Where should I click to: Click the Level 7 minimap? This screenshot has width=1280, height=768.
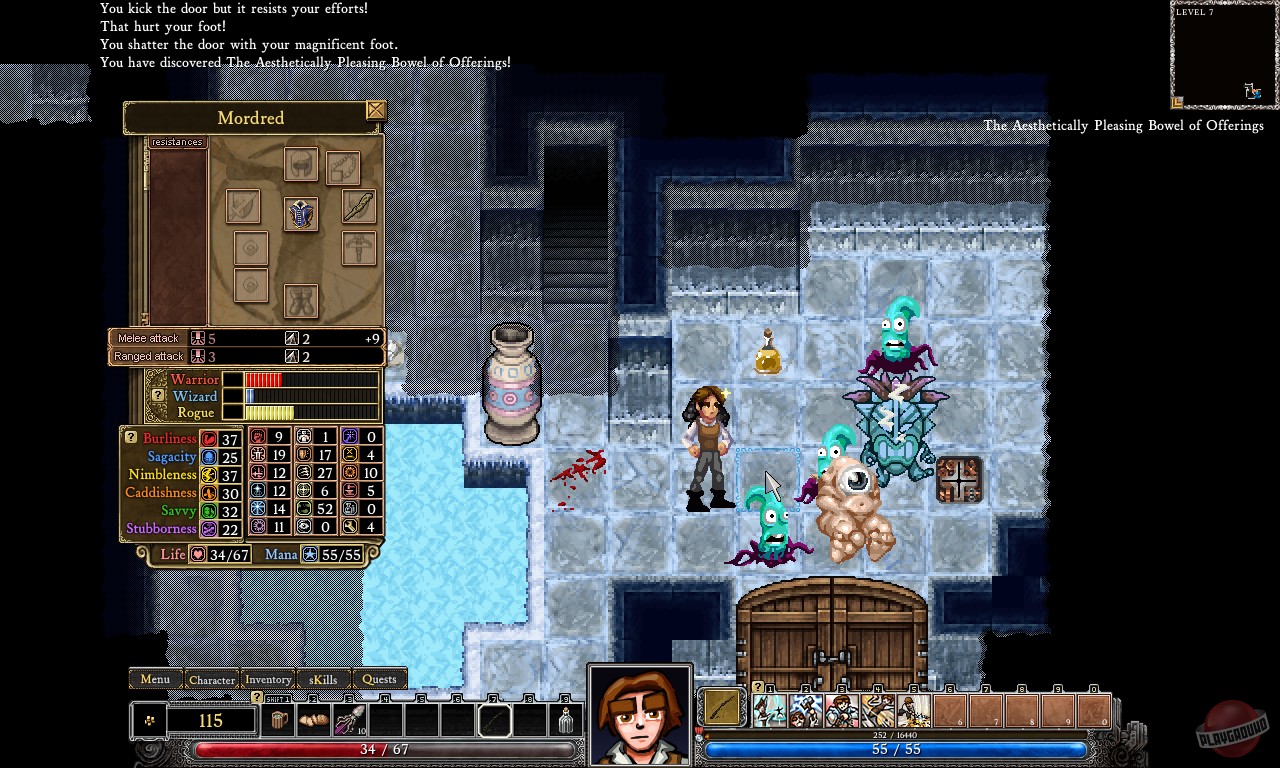(x=1222, y=55)
